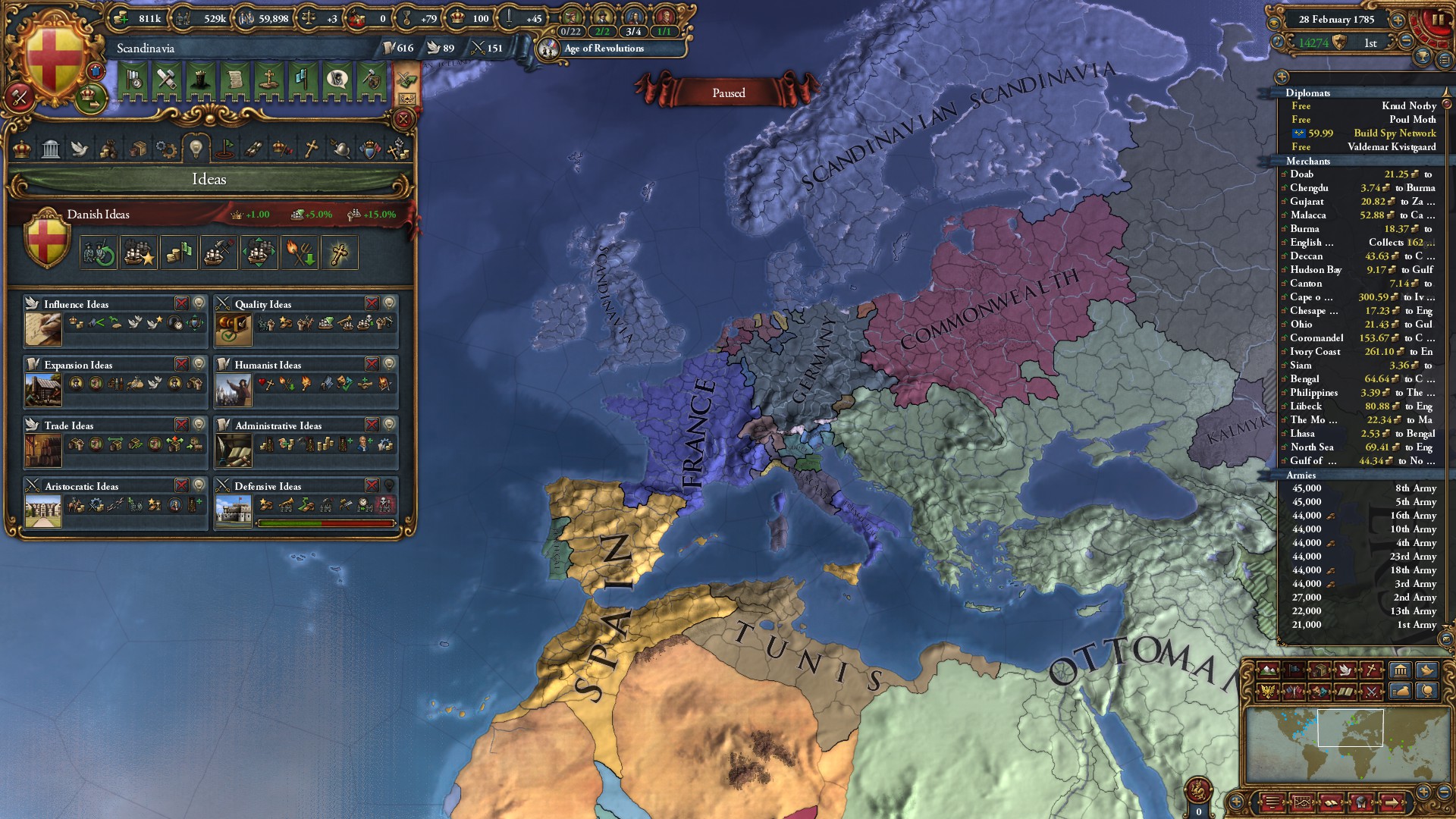The height and width of the screenshot is (819, 1456).
Task: Select the trade goods mapmode
Action: coord(1319,670)
